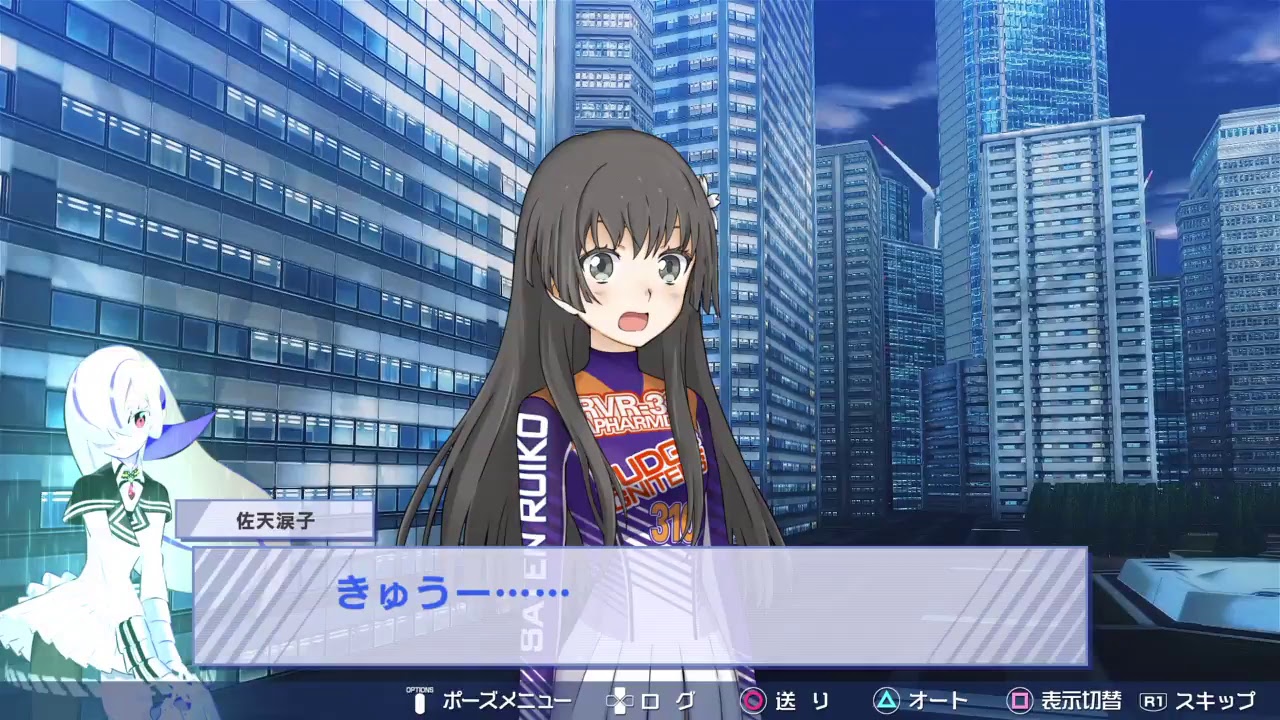Click the OPTIONS button icon for the pause menu
The height and width of the screenshot is (720, 1280).
(x=419, y=702)
